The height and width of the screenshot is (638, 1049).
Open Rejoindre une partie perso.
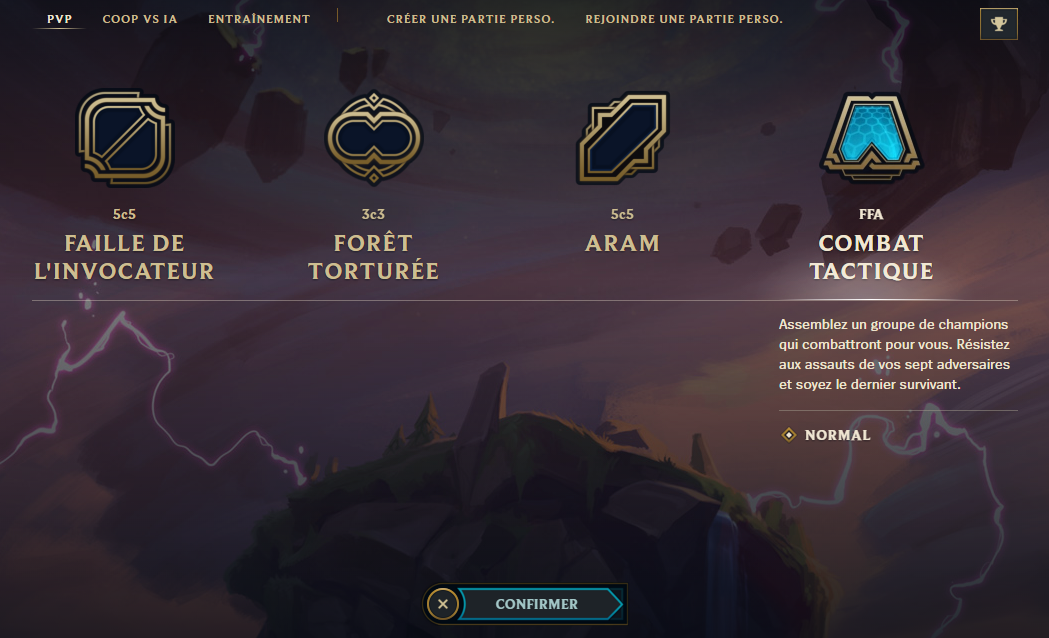[684, 19]
